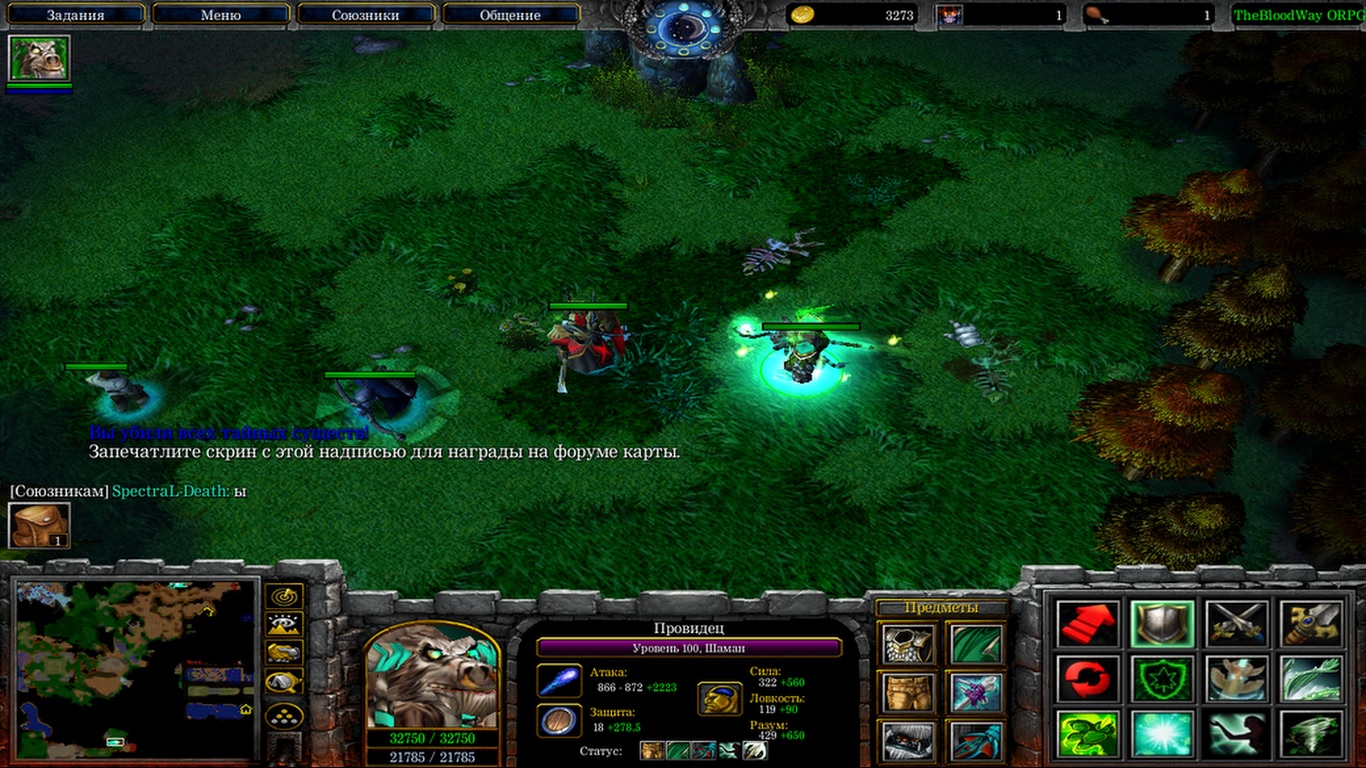Toggle terrain display on the minimap
Screen dimensions: 1366x768
pos(286,625)
